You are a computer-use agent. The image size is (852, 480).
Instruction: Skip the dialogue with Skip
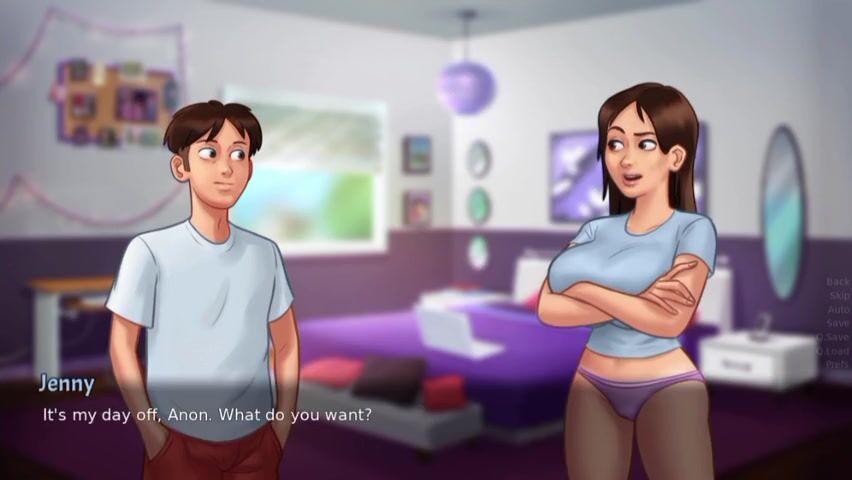tap(838, 296)
